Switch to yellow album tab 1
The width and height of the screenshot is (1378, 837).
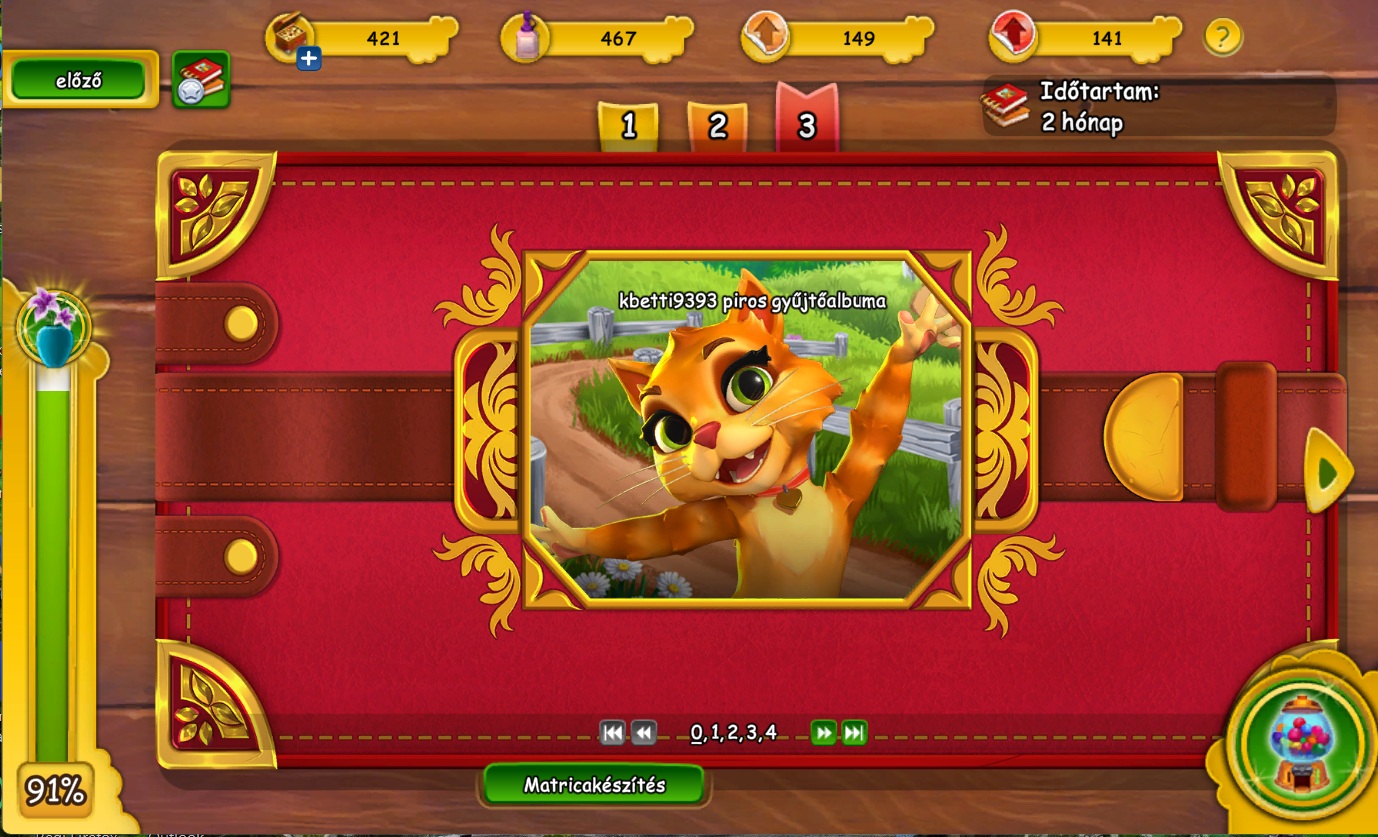click(628, 126)
